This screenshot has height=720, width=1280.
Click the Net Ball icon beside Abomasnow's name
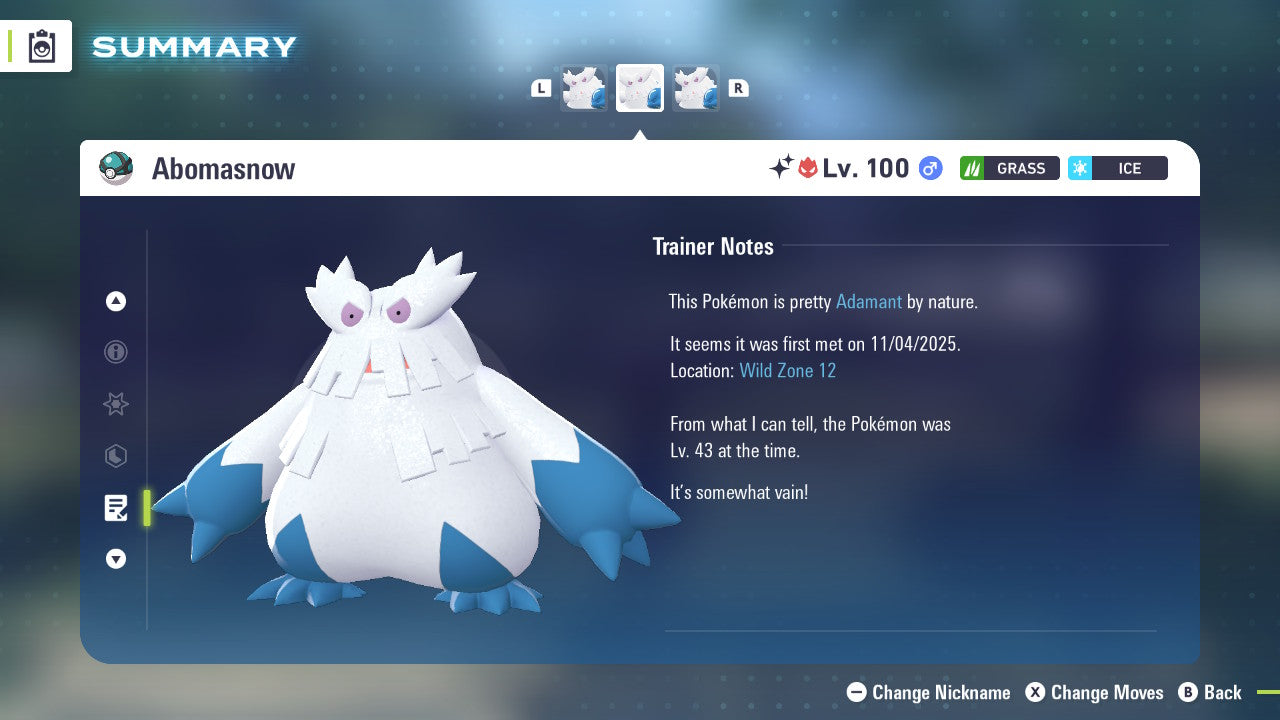[116, 168]
